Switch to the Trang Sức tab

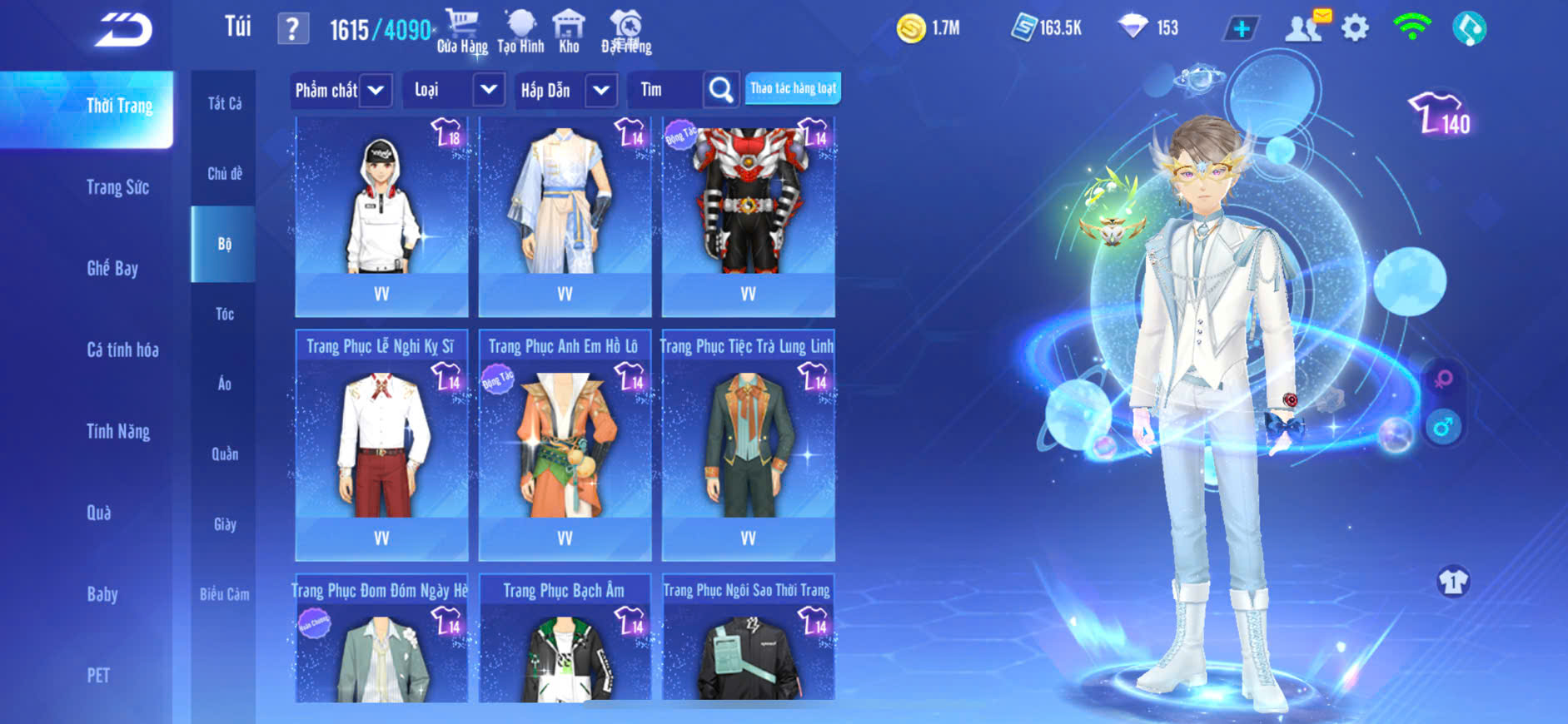point(117,187)
